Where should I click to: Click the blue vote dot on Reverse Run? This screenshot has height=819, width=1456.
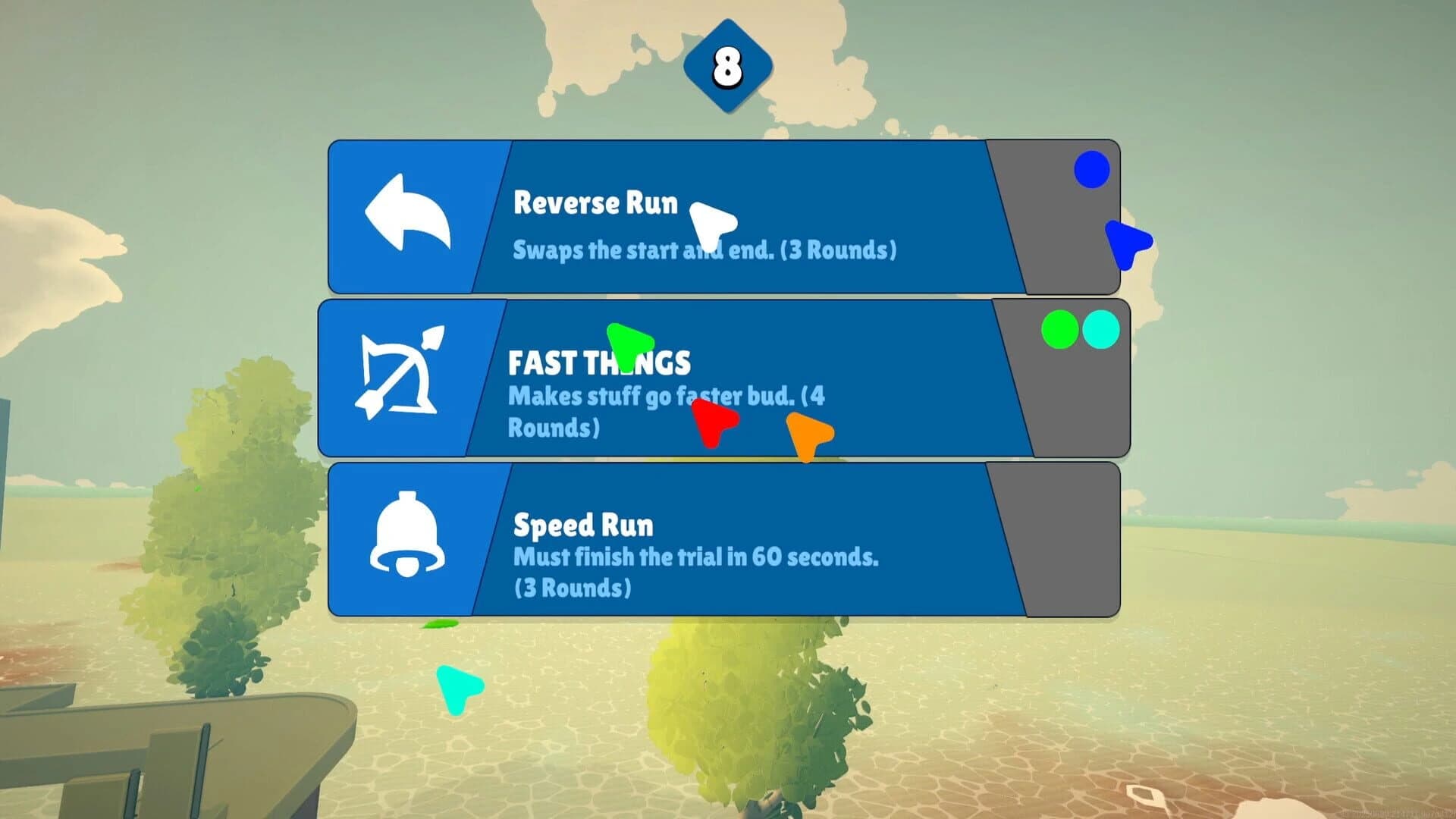[x=1090, y=170]
